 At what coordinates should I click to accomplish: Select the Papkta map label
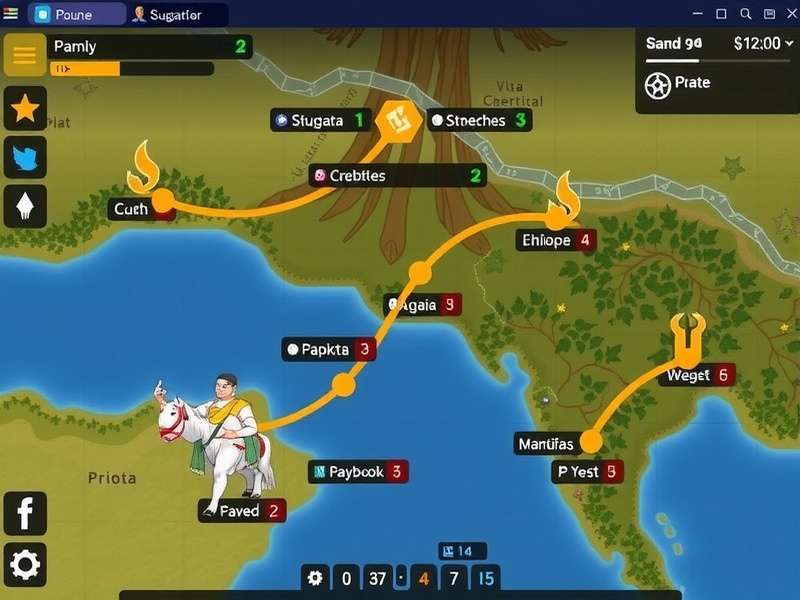pos(328,349)
